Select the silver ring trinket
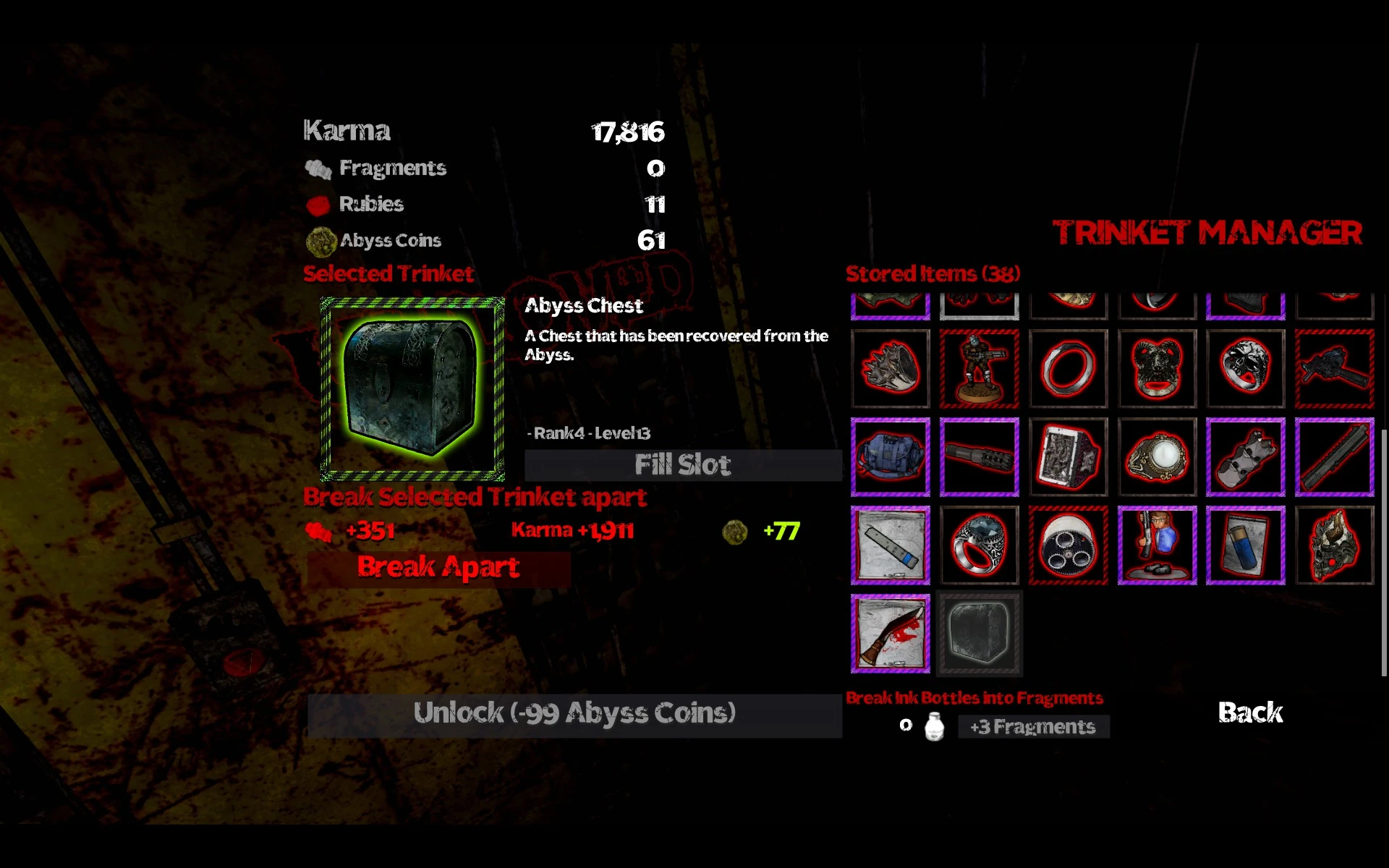 (1069, 367)
